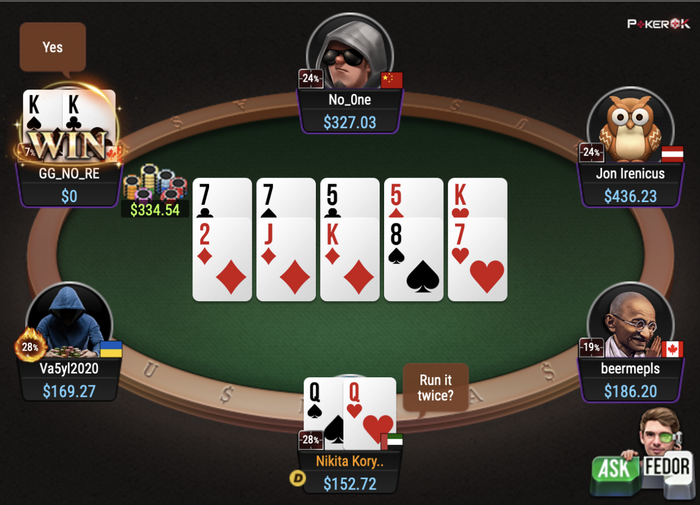Select Jon Irenicus's owl avatar

(629, 125)
